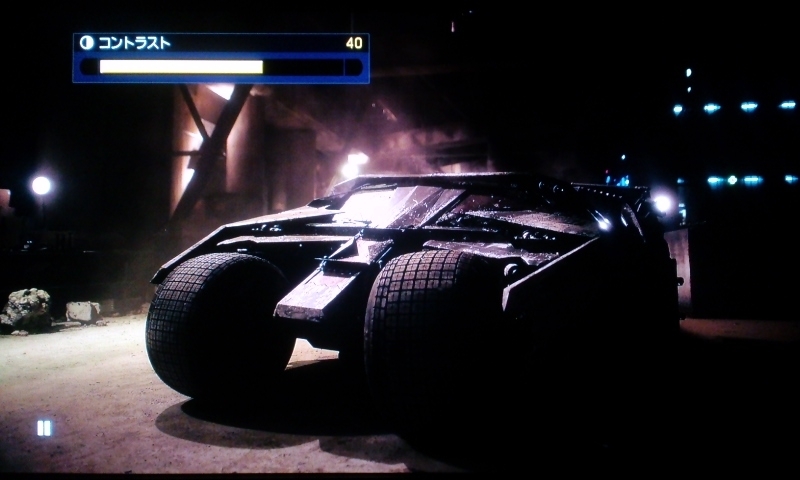
Task: Adjust the コントラスト contrast slider bar
Action: 221,67
